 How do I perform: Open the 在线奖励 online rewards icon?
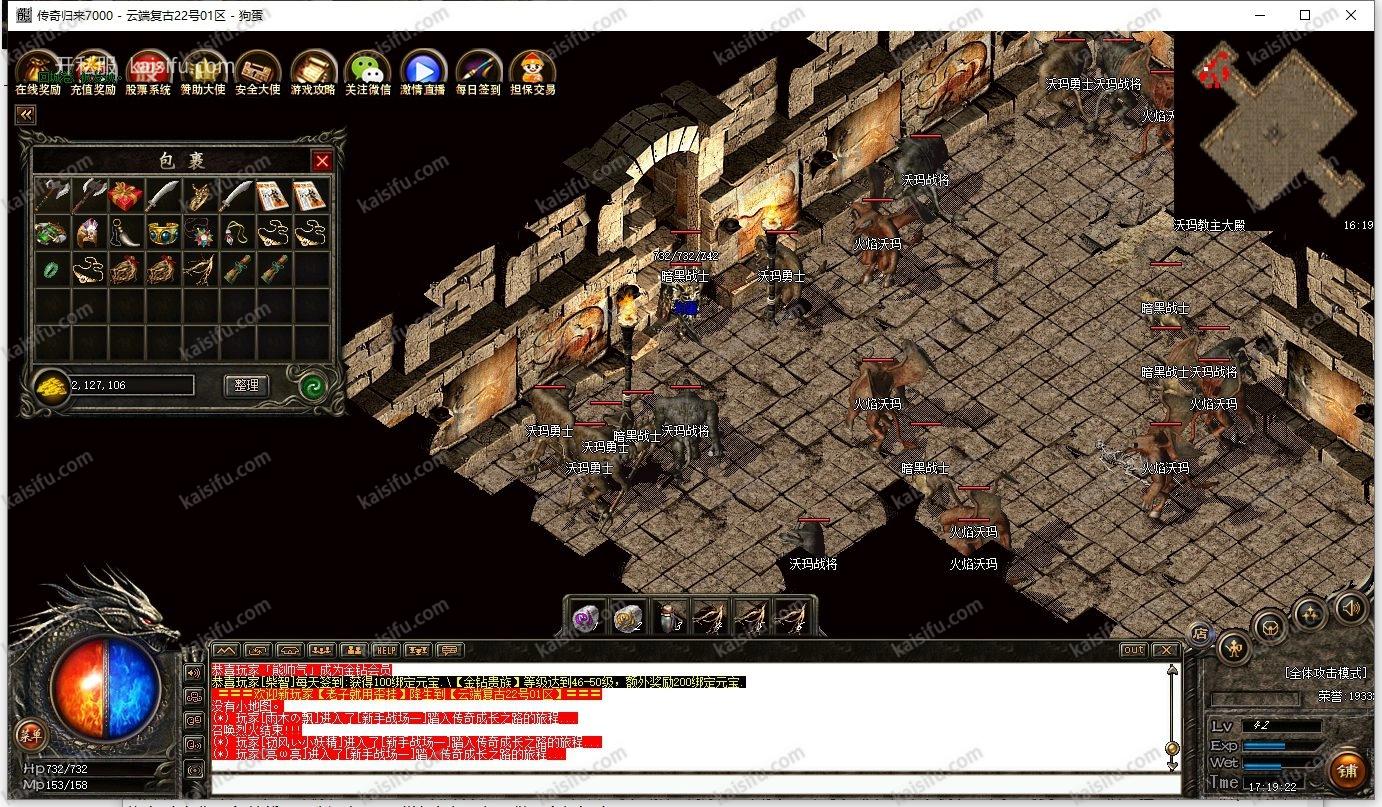coord(37,71)
